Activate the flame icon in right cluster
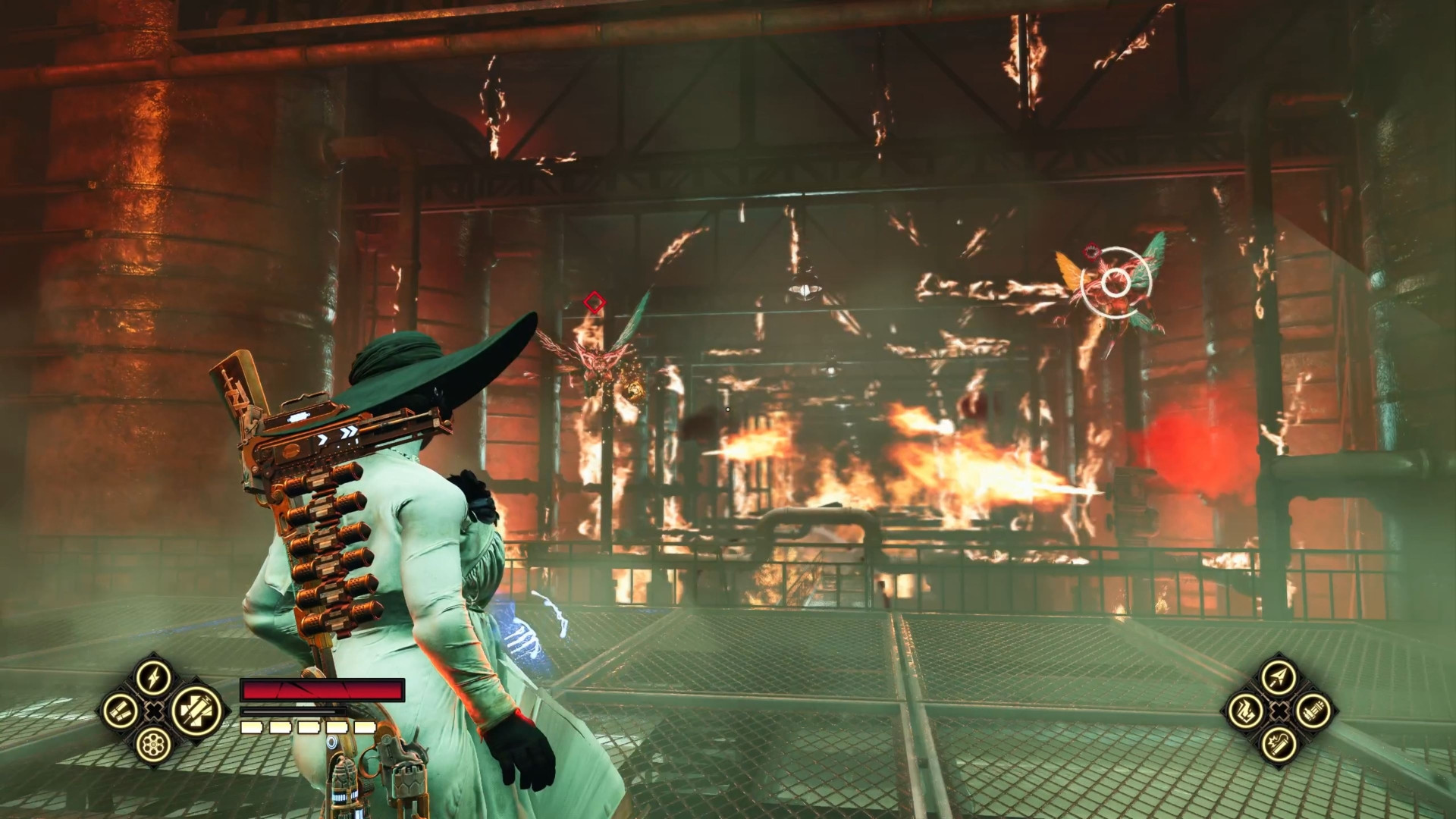Screen dimensions: 1456x819 tap(1245, 711)
